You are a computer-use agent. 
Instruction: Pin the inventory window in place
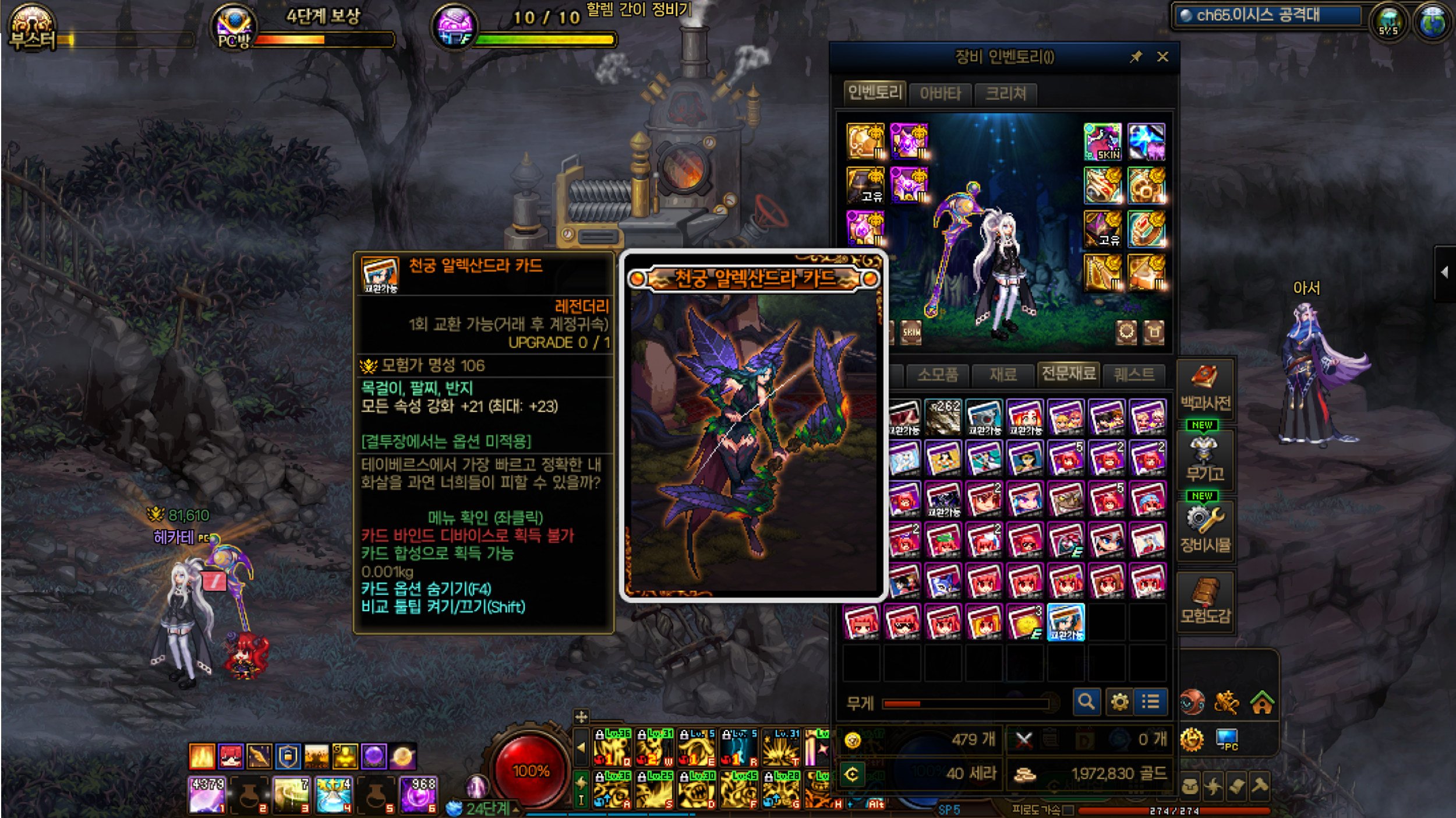click(1136, 57)
